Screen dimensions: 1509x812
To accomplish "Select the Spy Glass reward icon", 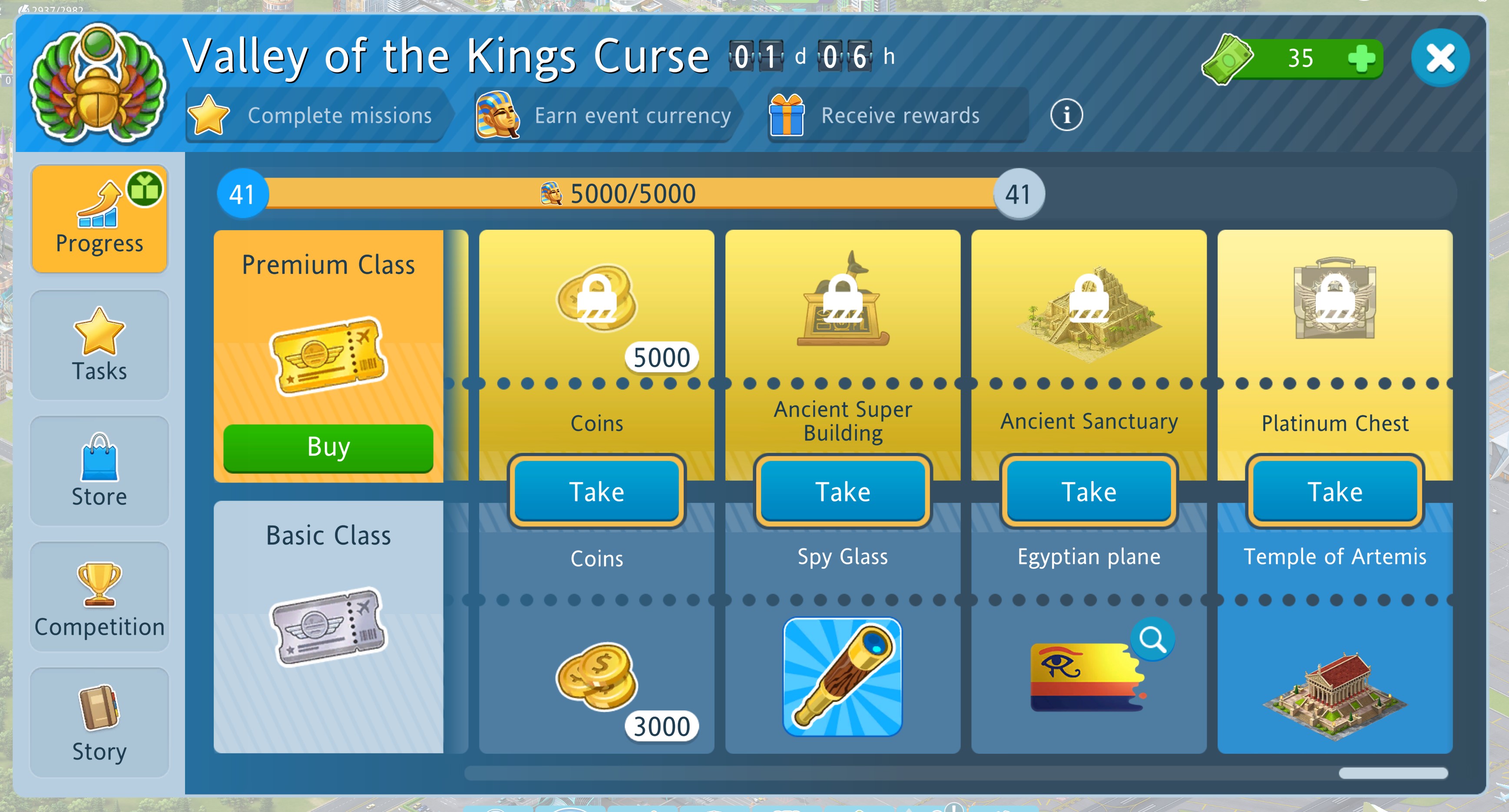I will click(842, 677).
